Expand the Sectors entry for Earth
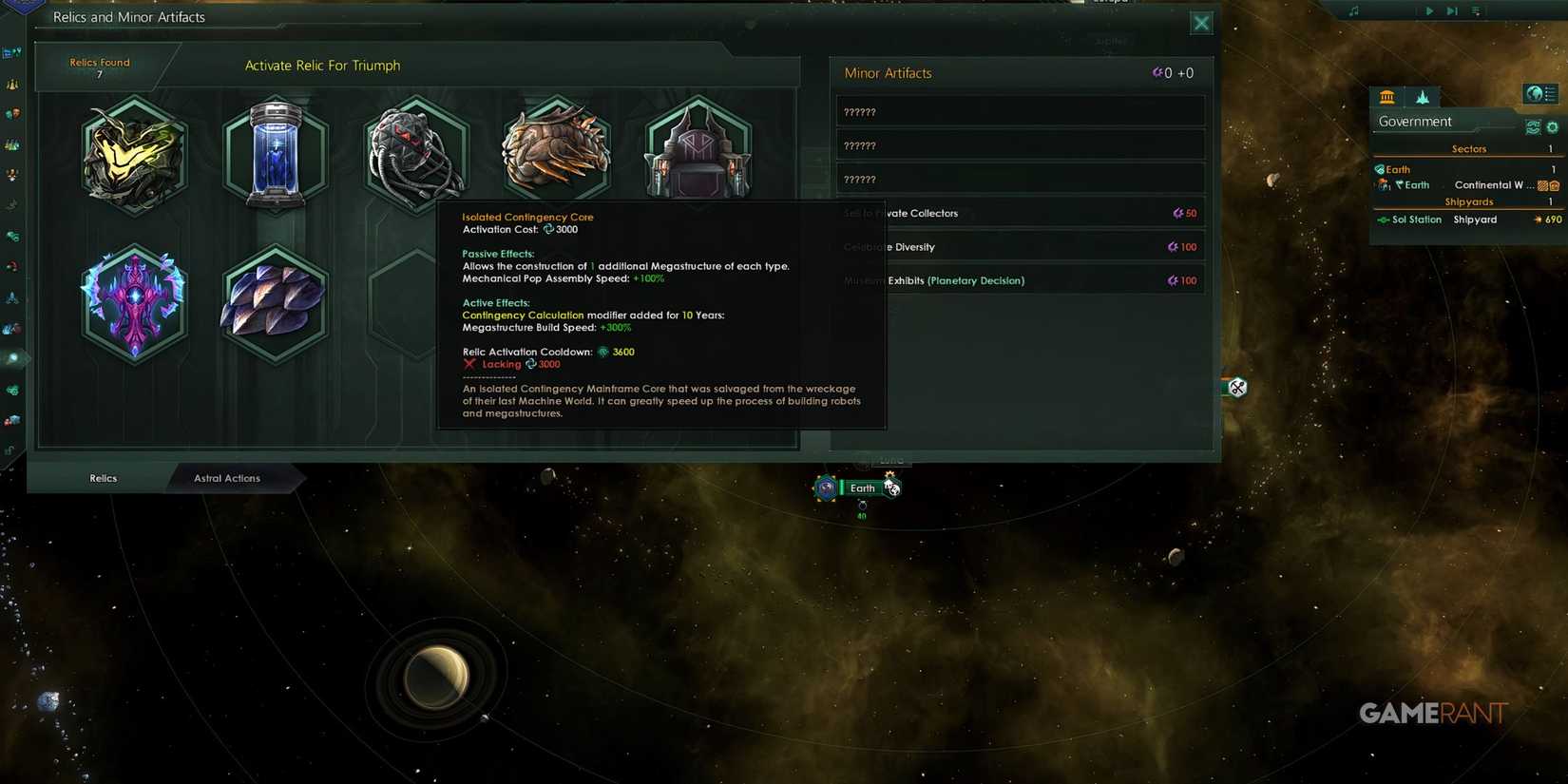1568x784 pixels. 1397,169
